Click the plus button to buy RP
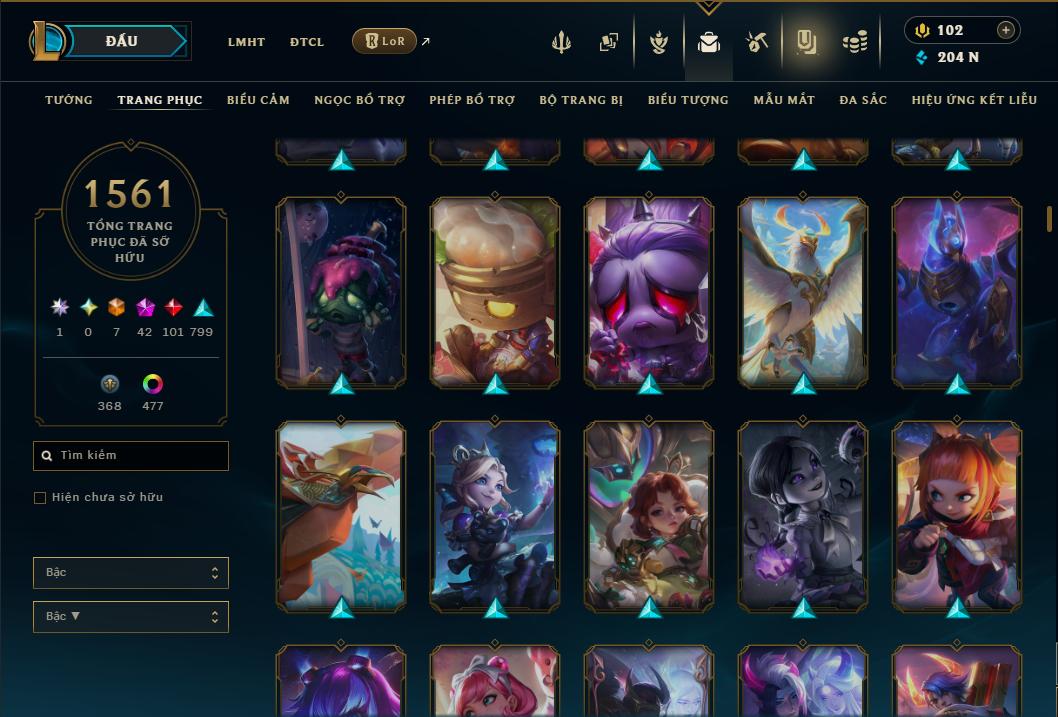 (x=1006, y=30)
